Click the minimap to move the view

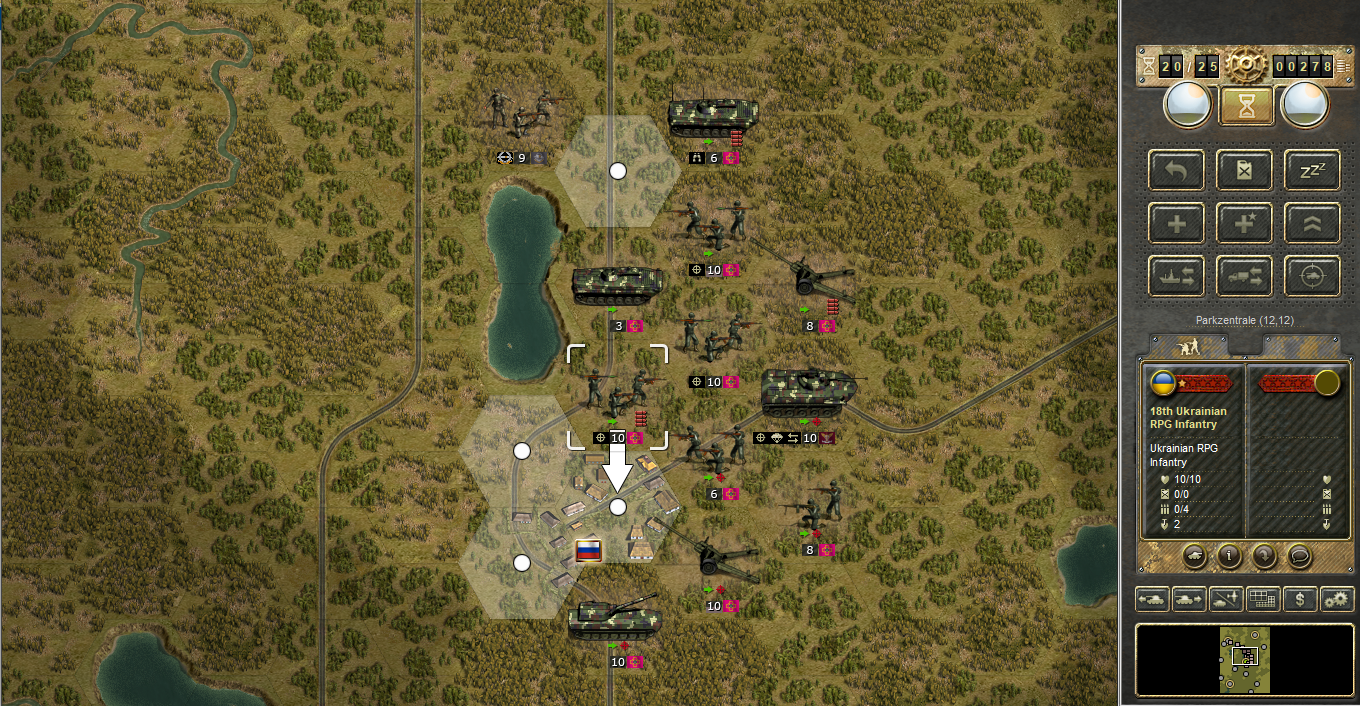pyautogui.click(x=1245, y=659)
